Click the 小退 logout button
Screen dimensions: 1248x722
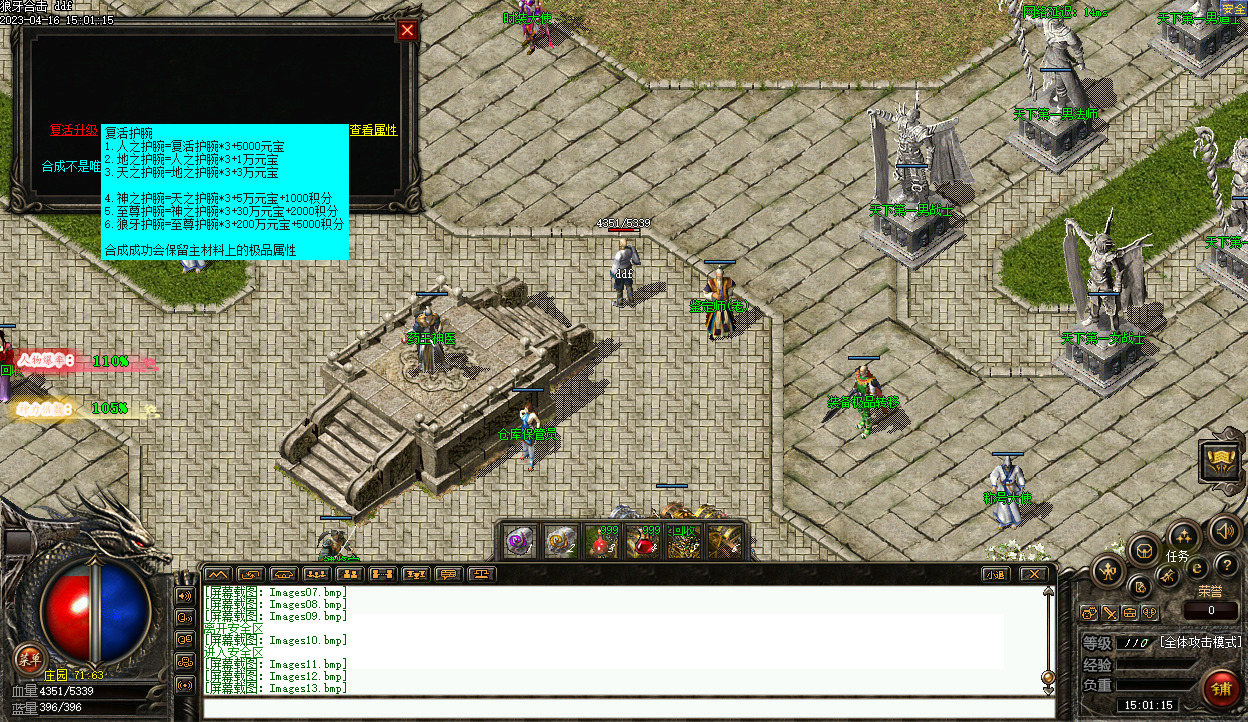click(994, 574)
